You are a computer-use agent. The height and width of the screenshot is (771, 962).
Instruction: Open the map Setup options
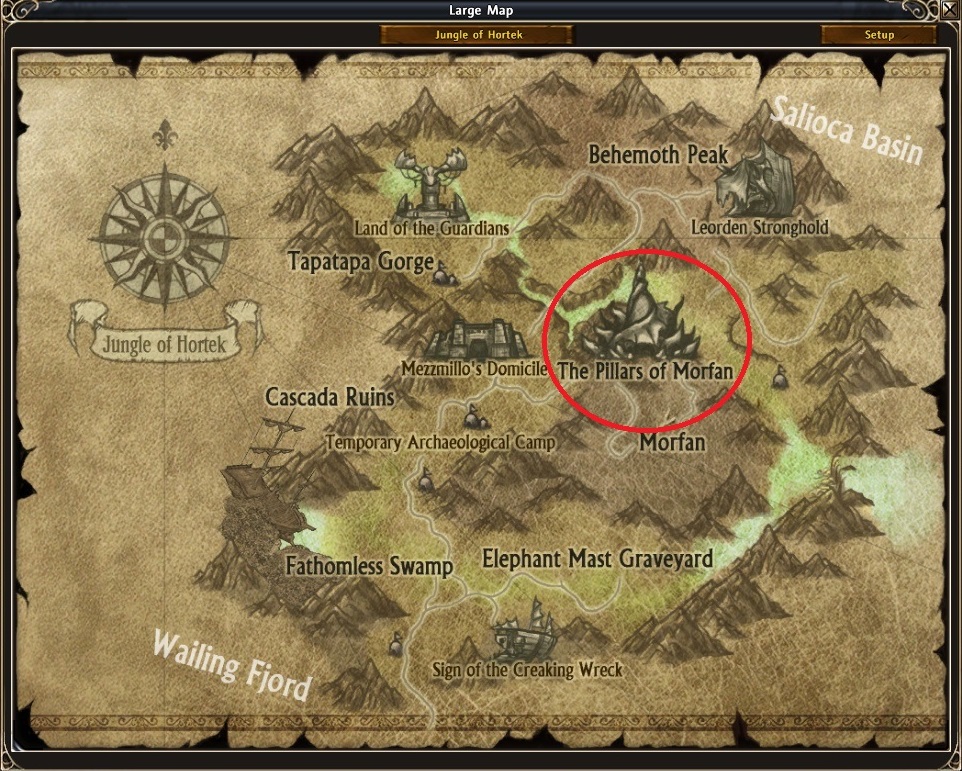coord(879,35)
